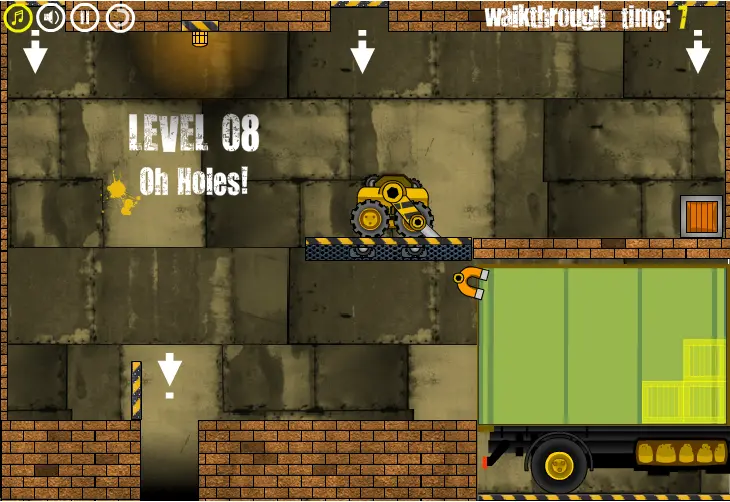The image size is (730, 502).
Task: Mute sound with the speaker icon
Action: pos(50,17)
